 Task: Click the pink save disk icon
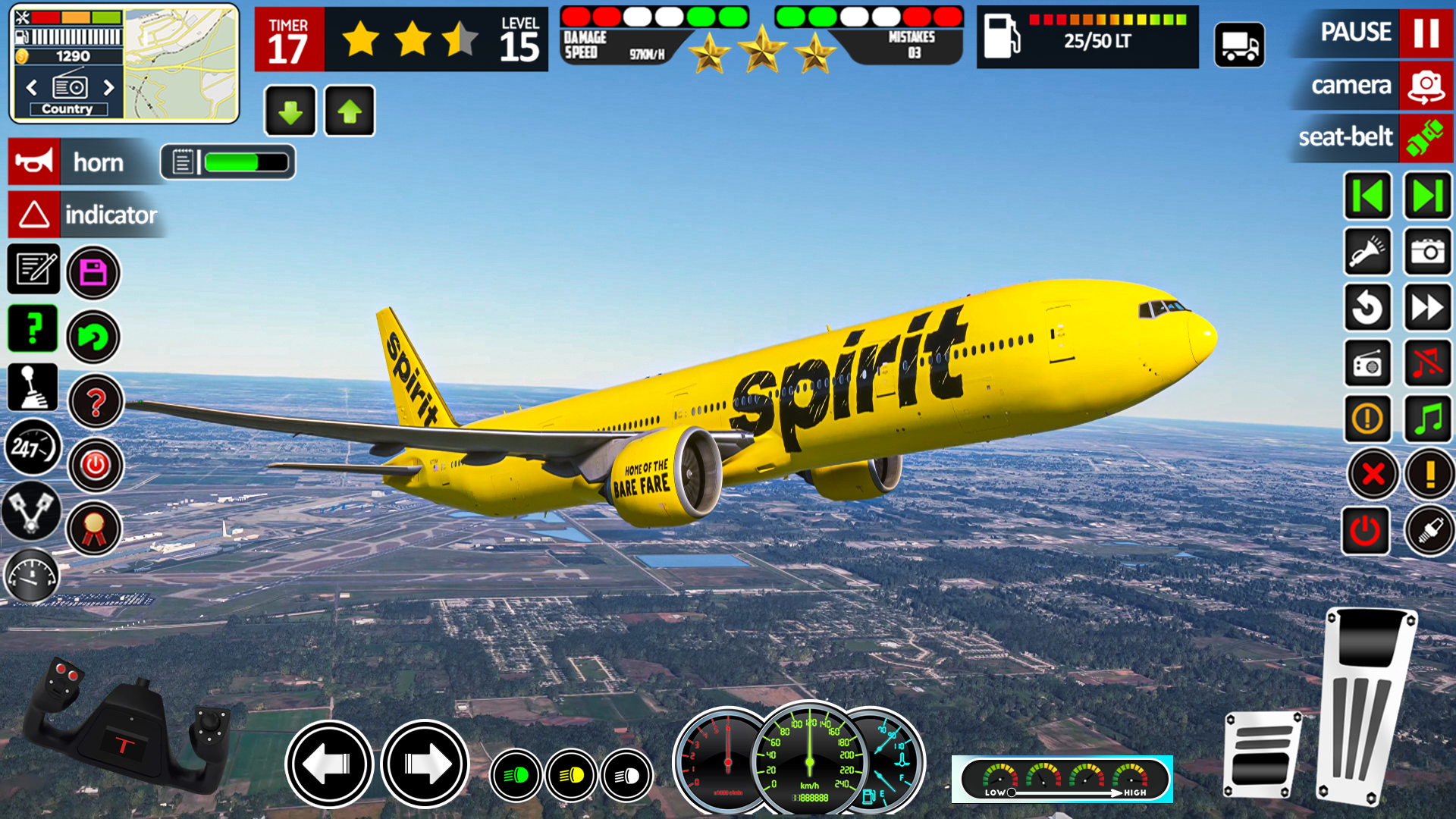tap(93, 272)
